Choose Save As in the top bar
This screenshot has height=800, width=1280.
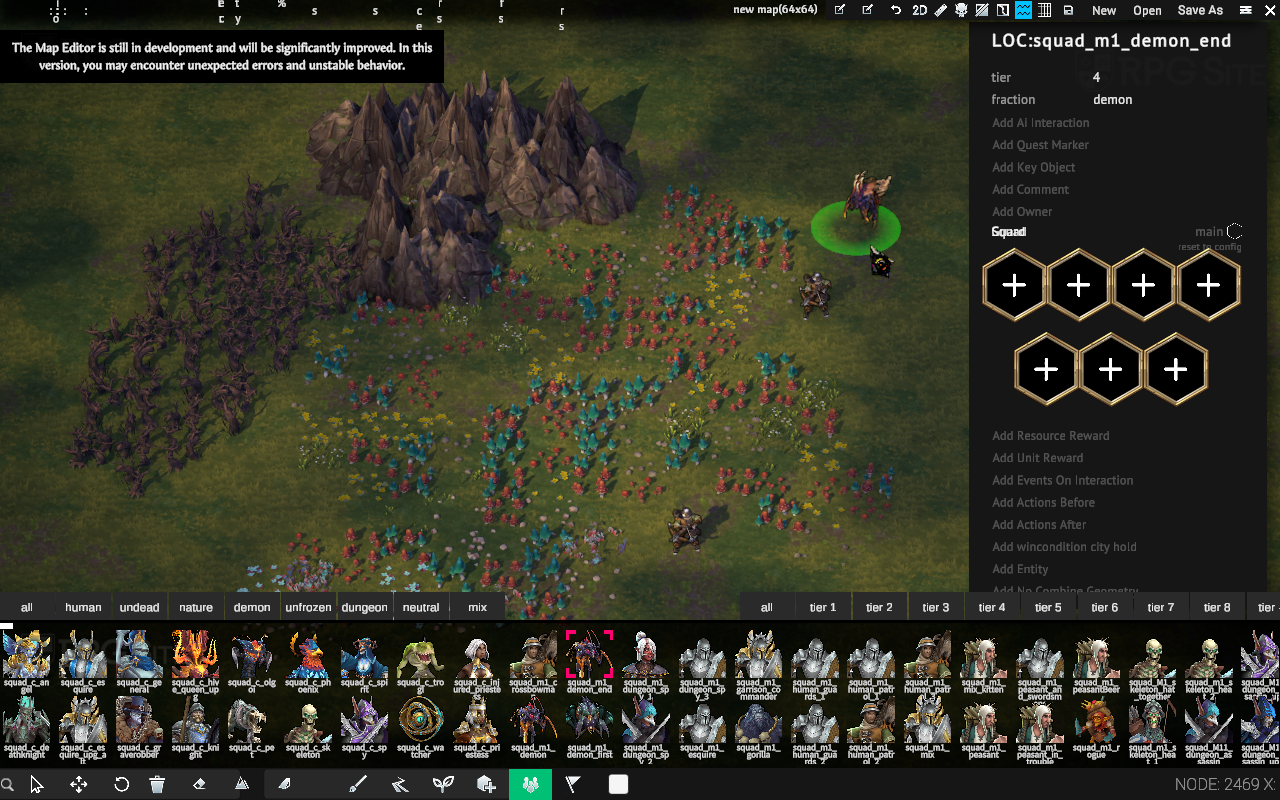(1200, 10)
